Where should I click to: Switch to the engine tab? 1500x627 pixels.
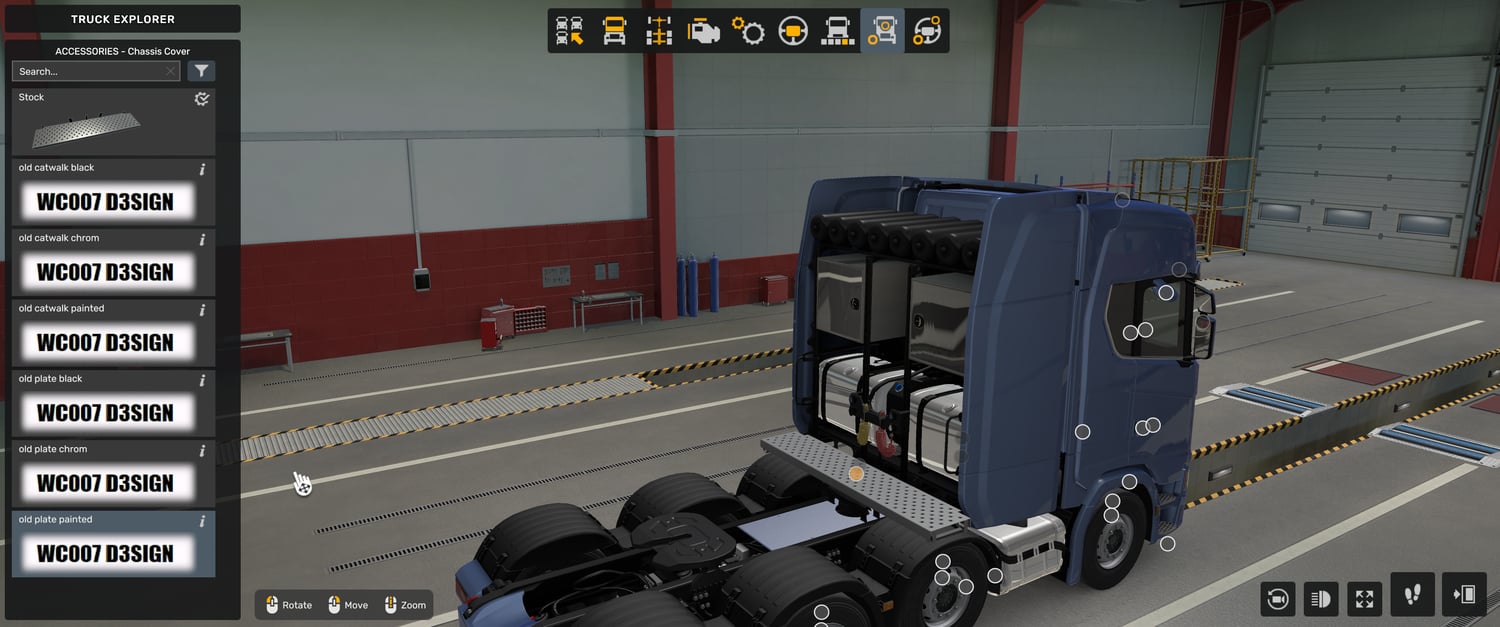tap(704, 31)
